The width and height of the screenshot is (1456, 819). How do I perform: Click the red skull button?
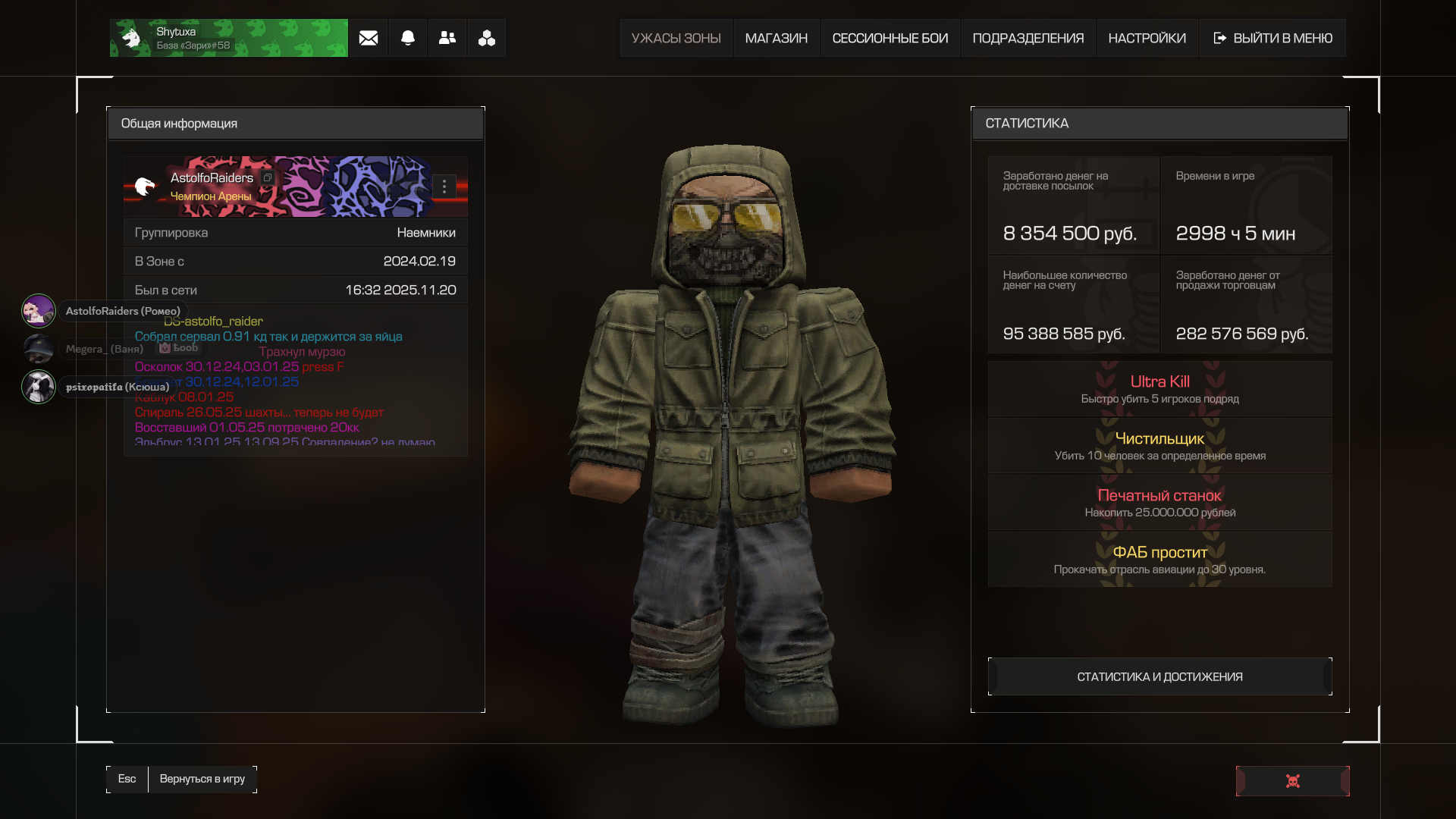[1292, 781]
